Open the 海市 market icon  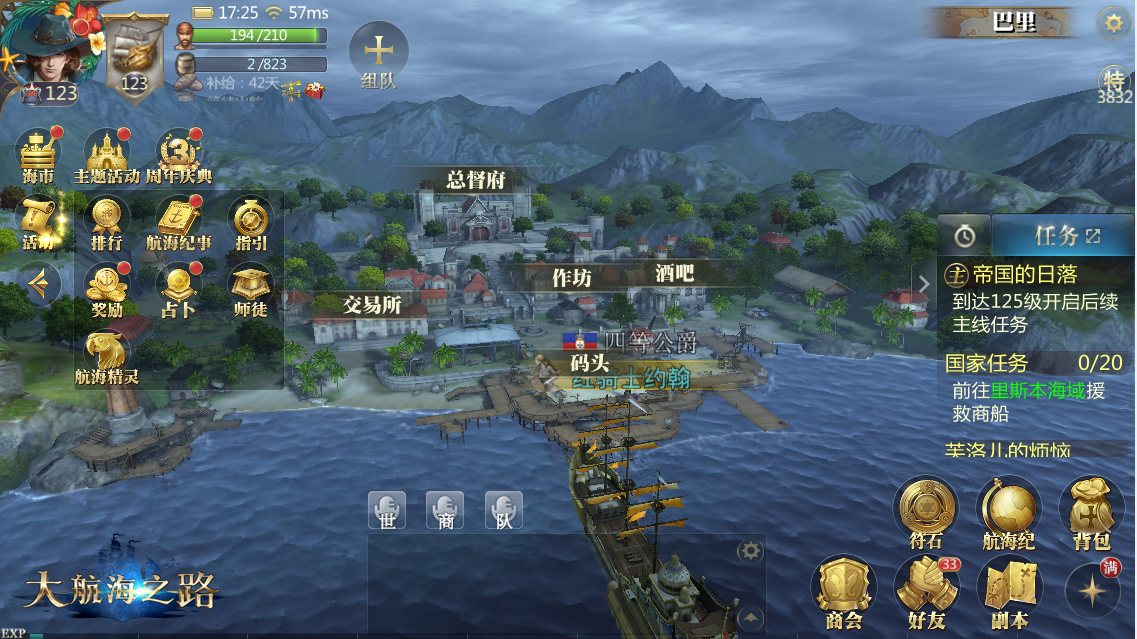pyautogui.click(x=38, y=156)
